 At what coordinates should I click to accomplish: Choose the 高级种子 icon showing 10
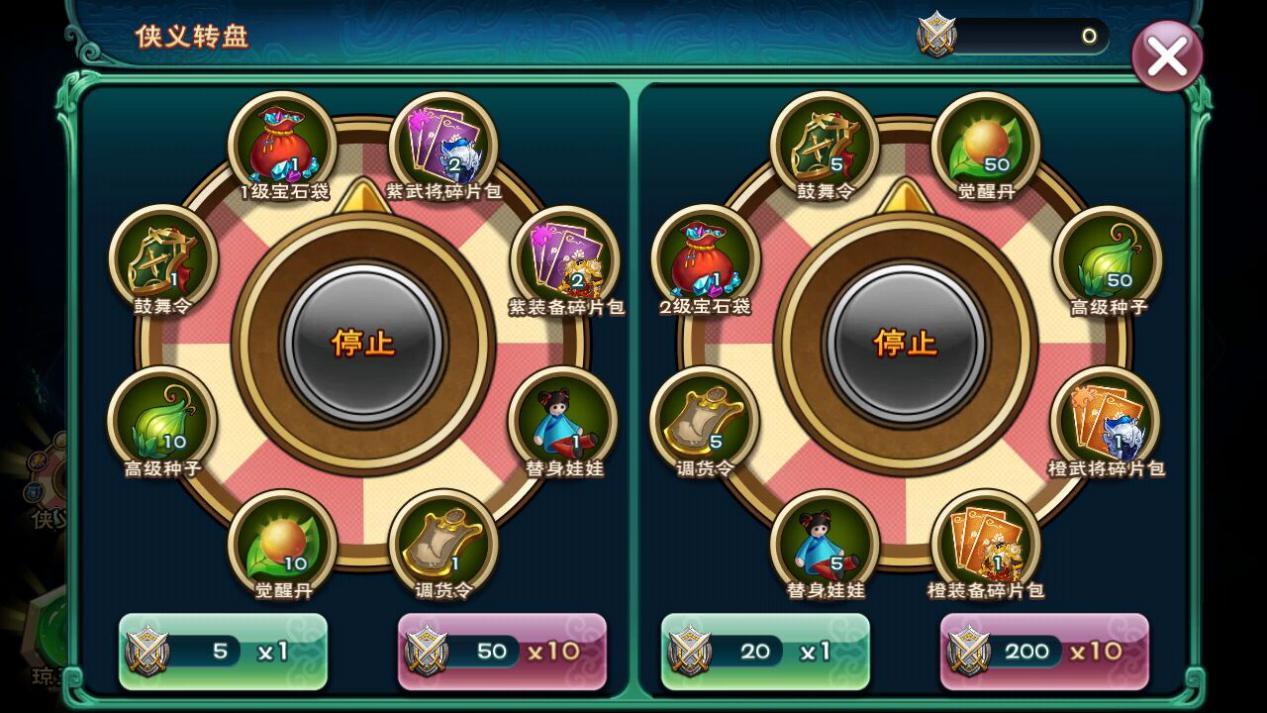pos(162,422)
